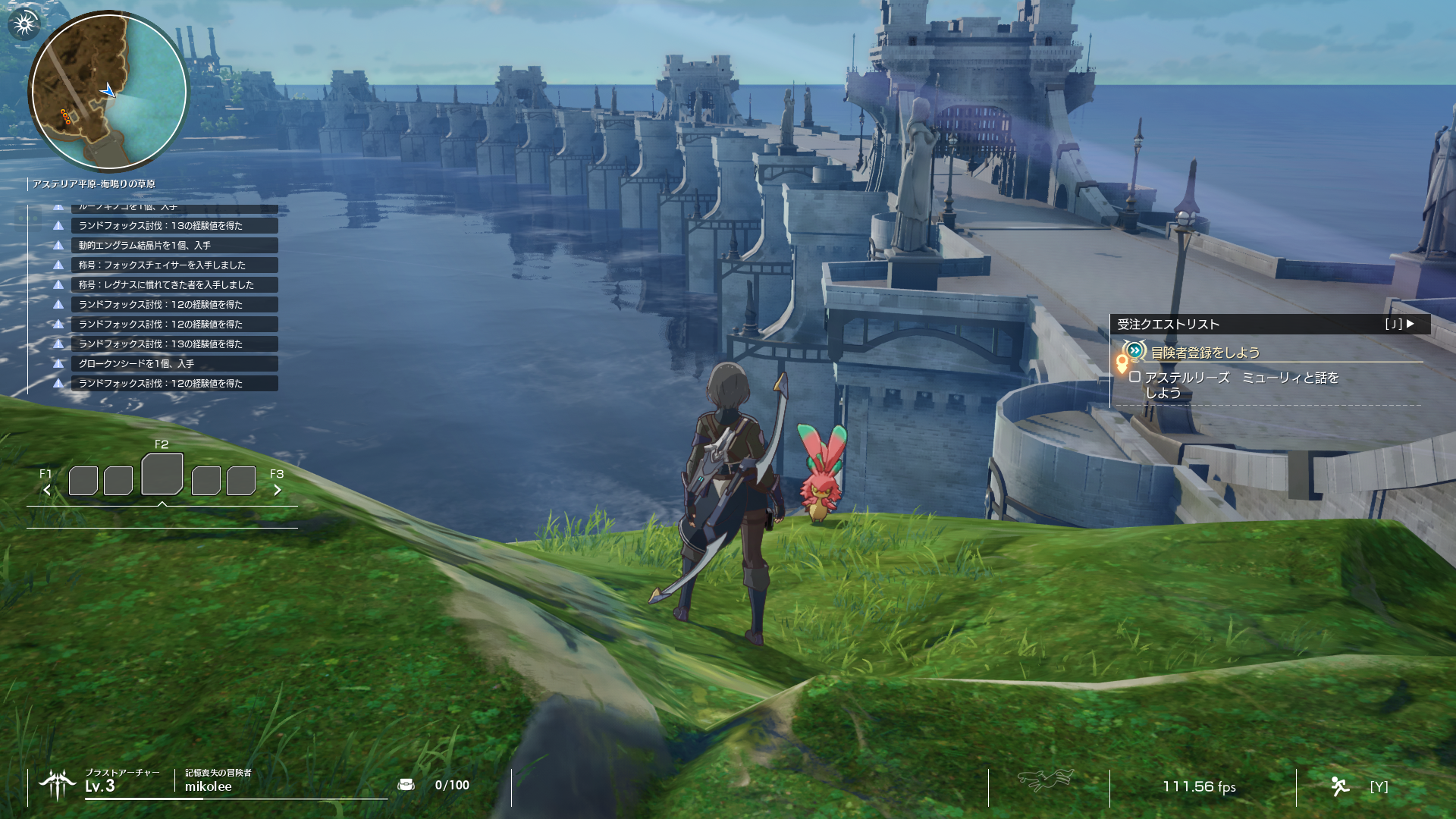The width and height of the screenshot is (1456, 819).
Task: Click the sun weather icon by the minimap
Action: [24, 24]
